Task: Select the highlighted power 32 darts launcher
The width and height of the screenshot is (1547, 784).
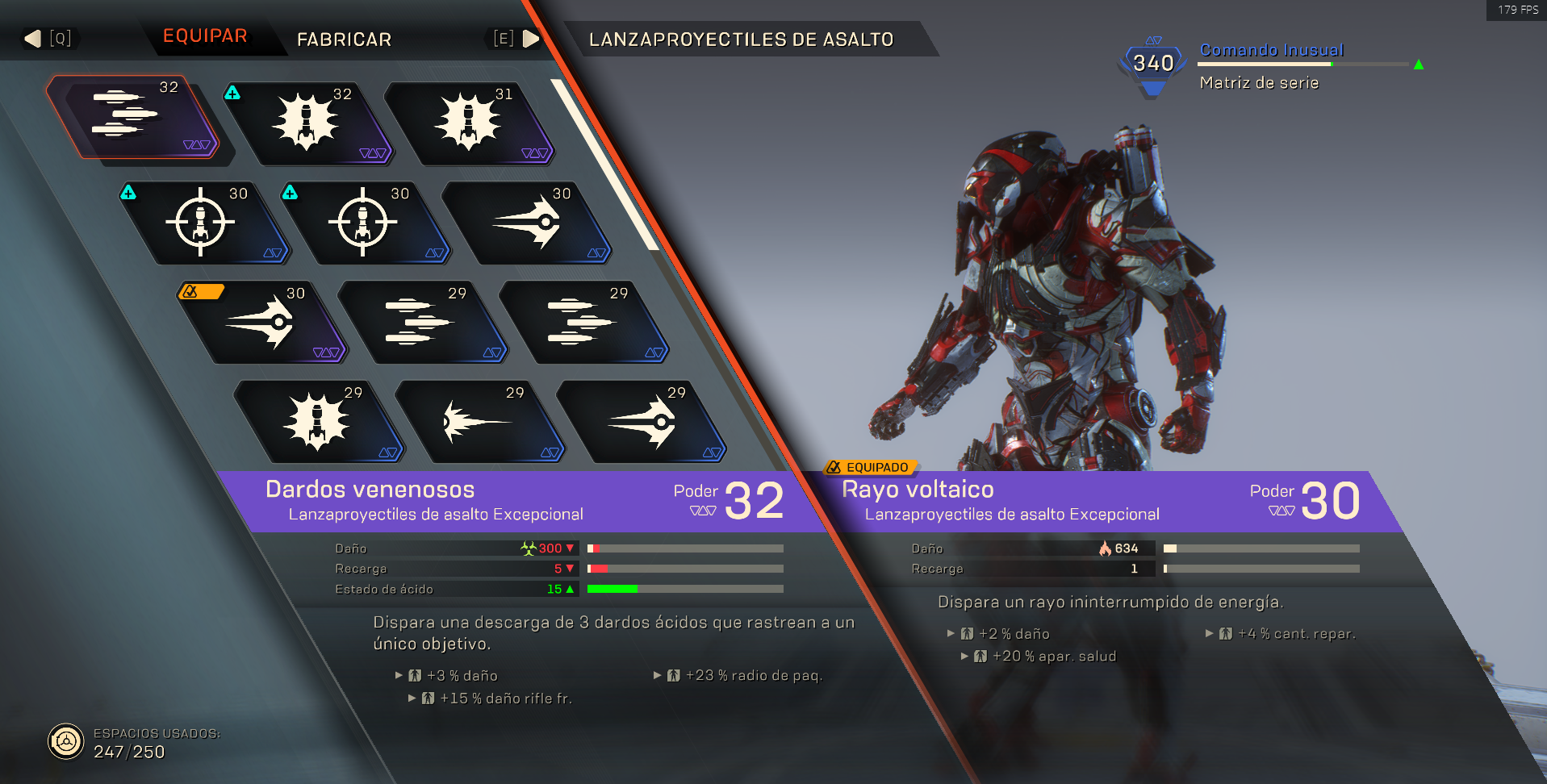Action: click(x=133, y=118)
